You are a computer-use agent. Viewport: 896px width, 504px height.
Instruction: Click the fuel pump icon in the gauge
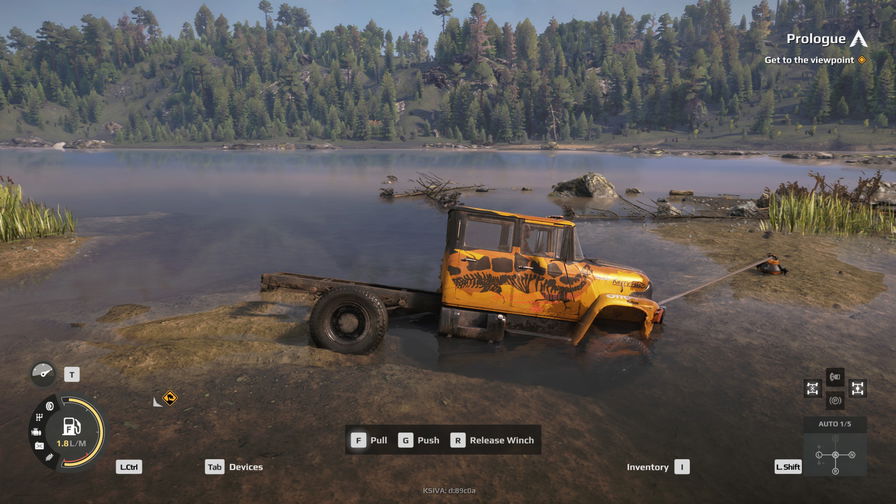pos(72,426)
